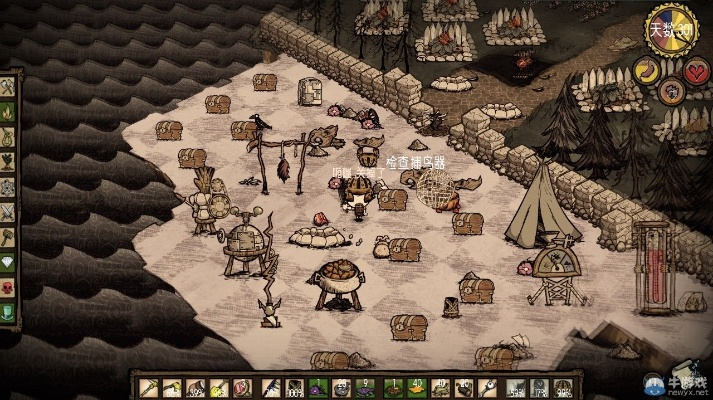Image resolution: width=713 pixels, height=400 pixels.
Task: Open the Science crafting tab
Action: [x=8, y=187]
